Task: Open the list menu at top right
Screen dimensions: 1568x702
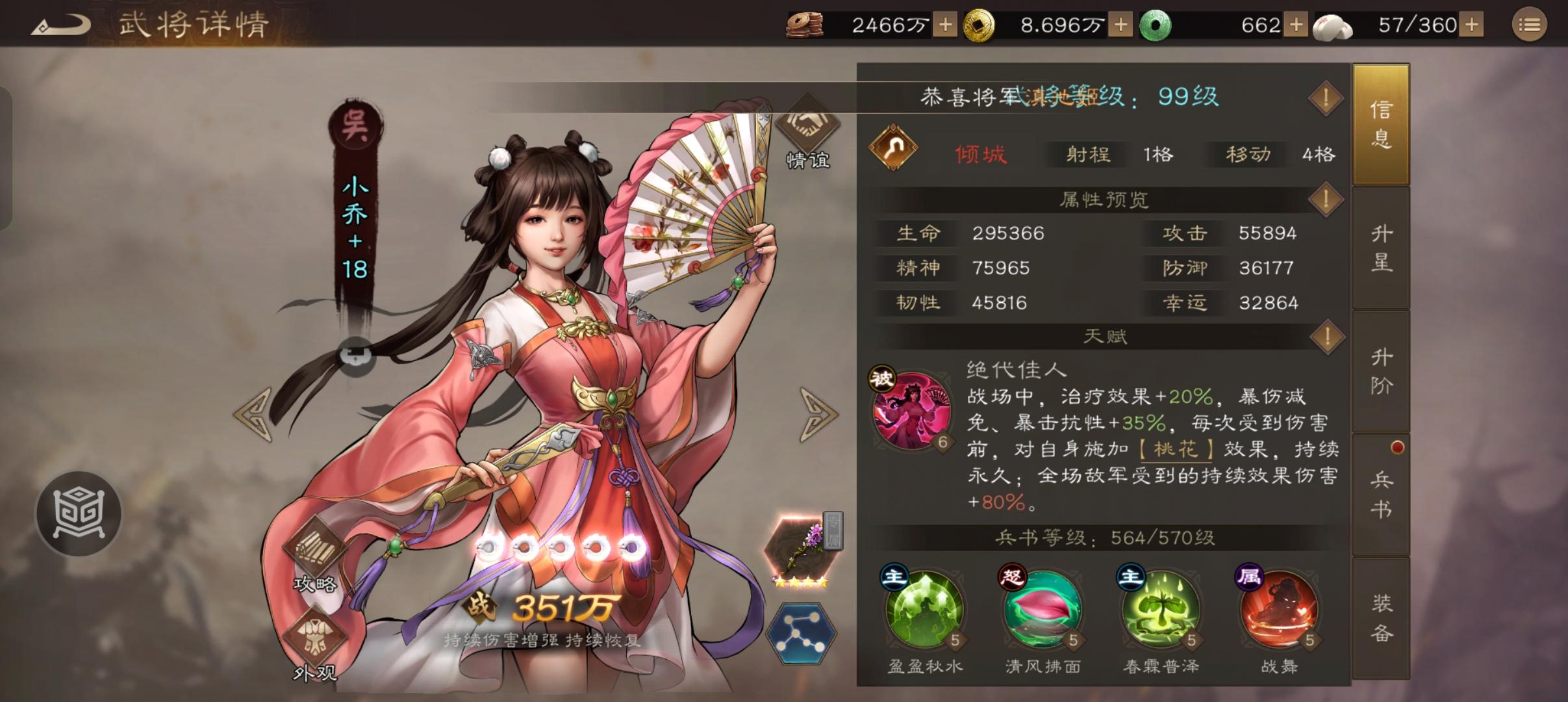Action: click(1530, 24)
